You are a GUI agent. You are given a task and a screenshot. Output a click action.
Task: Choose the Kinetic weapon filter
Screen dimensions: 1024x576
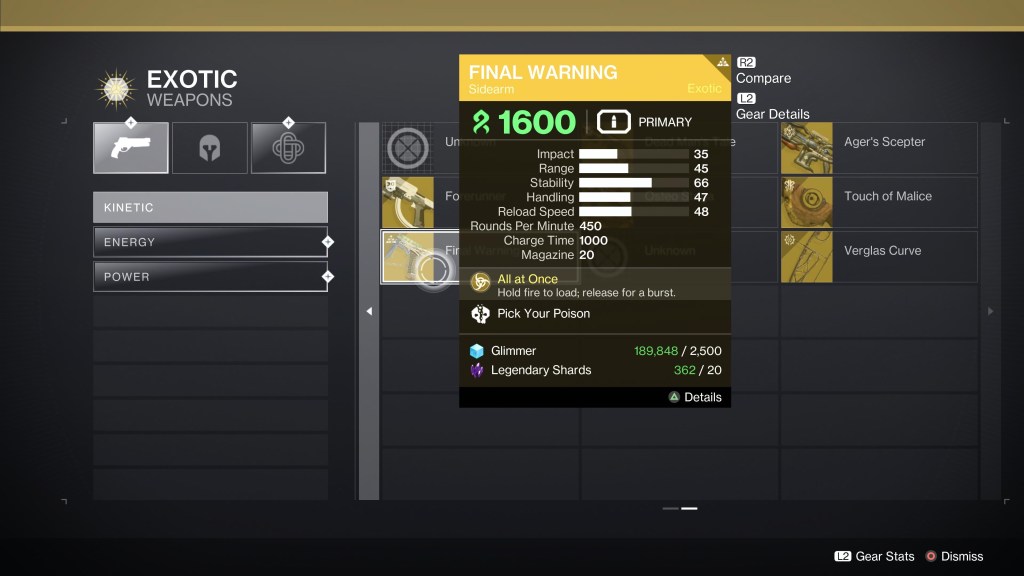tap(210, 207)
